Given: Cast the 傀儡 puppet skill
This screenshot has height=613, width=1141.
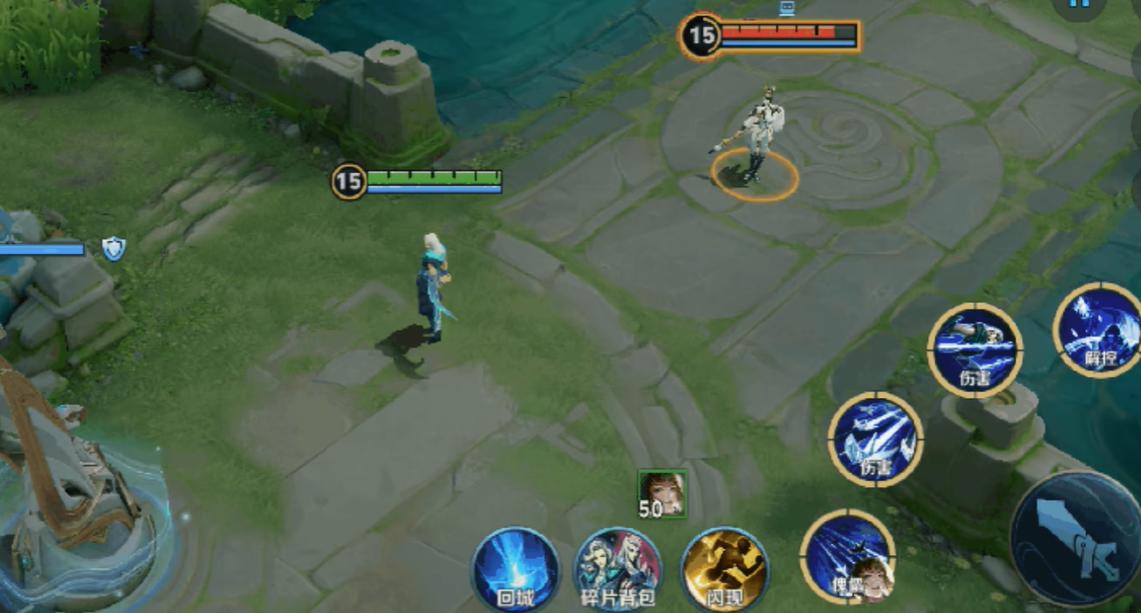Looking at the screenshot, I should [847, 557].
